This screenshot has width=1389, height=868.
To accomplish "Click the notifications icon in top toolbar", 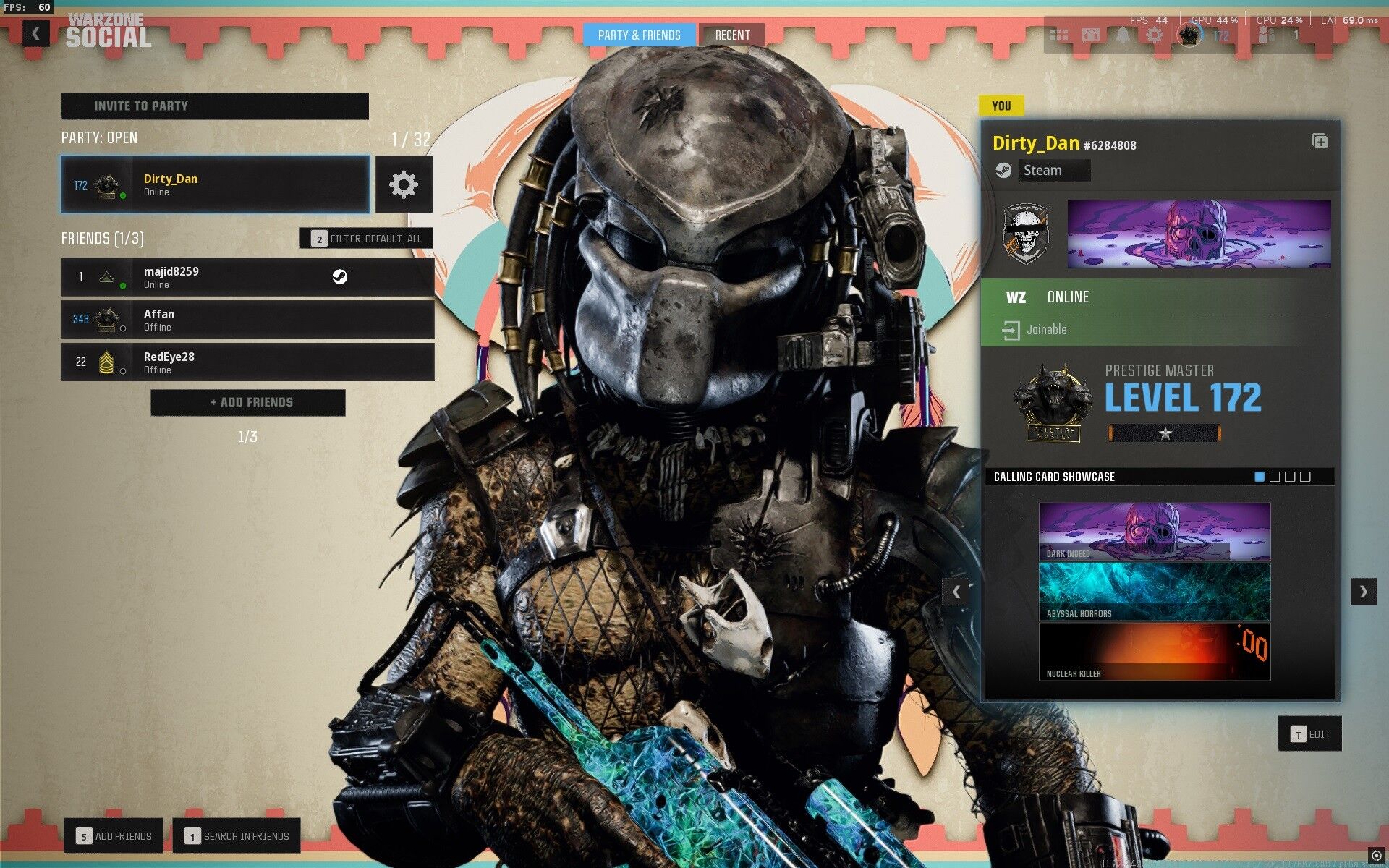I will point(1122,33).
